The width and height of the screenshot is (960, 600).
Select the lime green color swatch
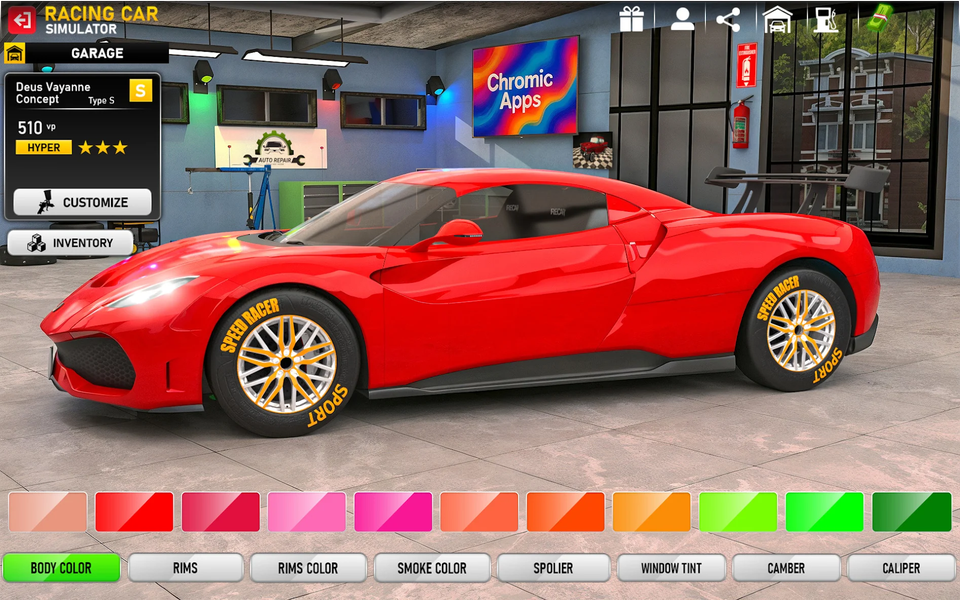(738, 512)
